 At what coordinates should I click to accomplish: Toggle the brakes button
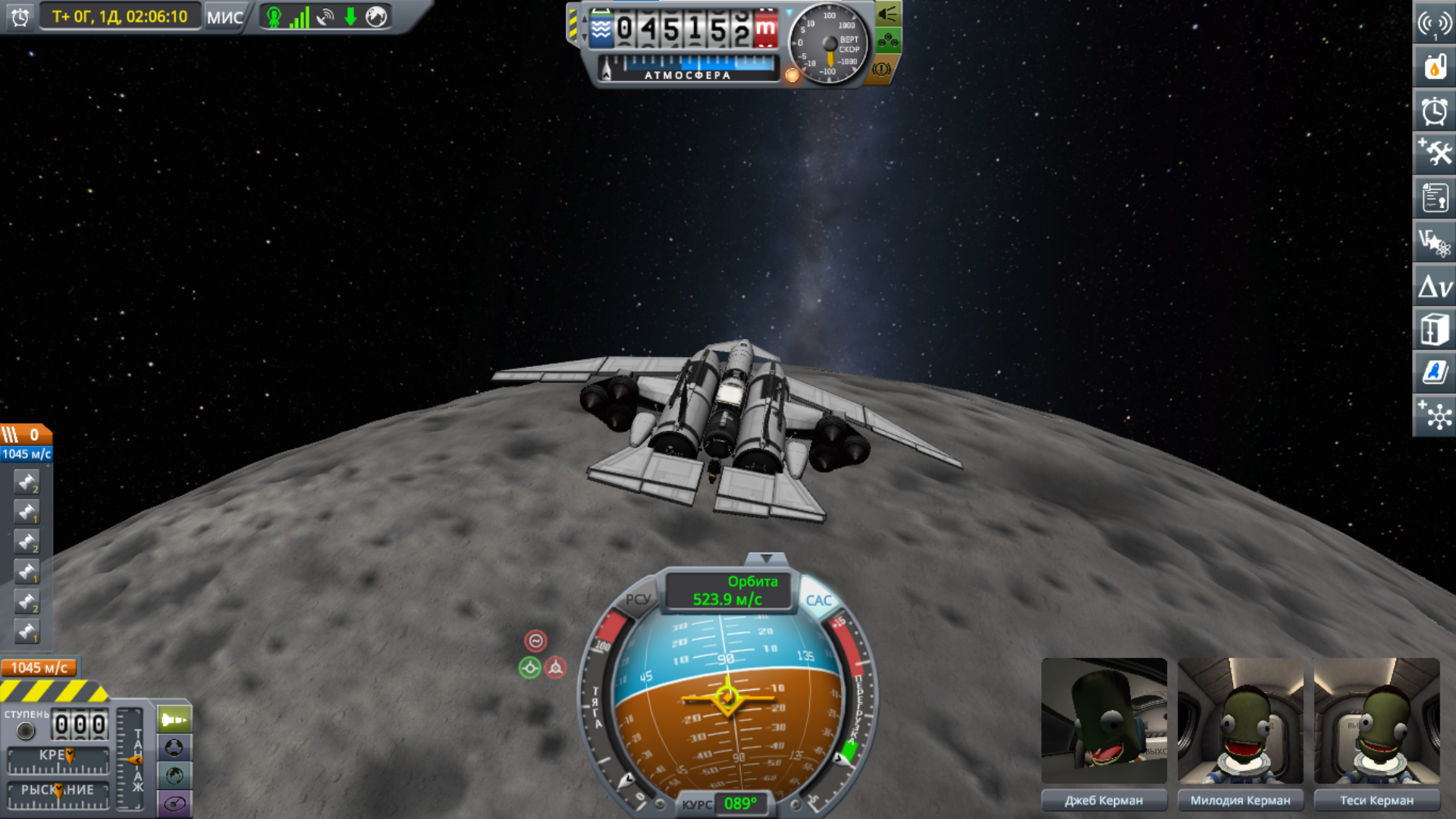coord(881,70)
